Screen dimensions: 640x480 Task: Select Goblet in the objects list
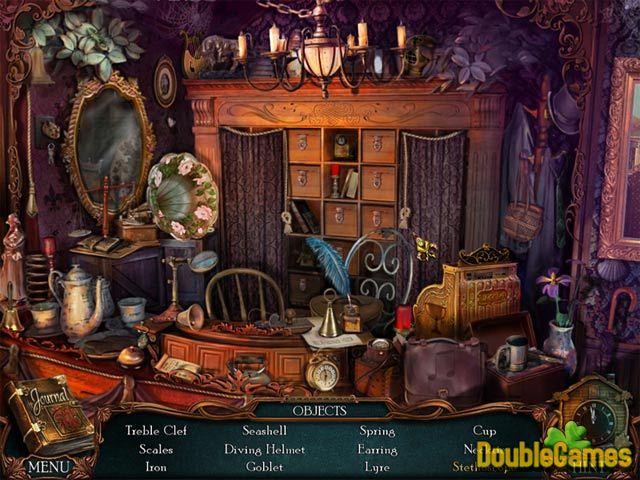point(265,466)
